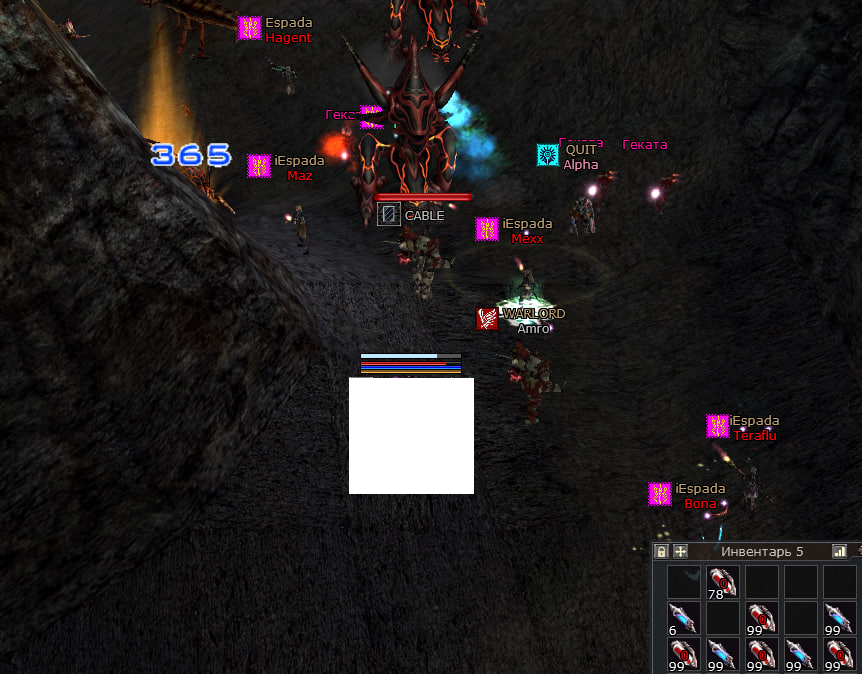Click the cross-arrows icon beside the lock
Viewport: 862px width, 674px height.
(x=680, y=551)
